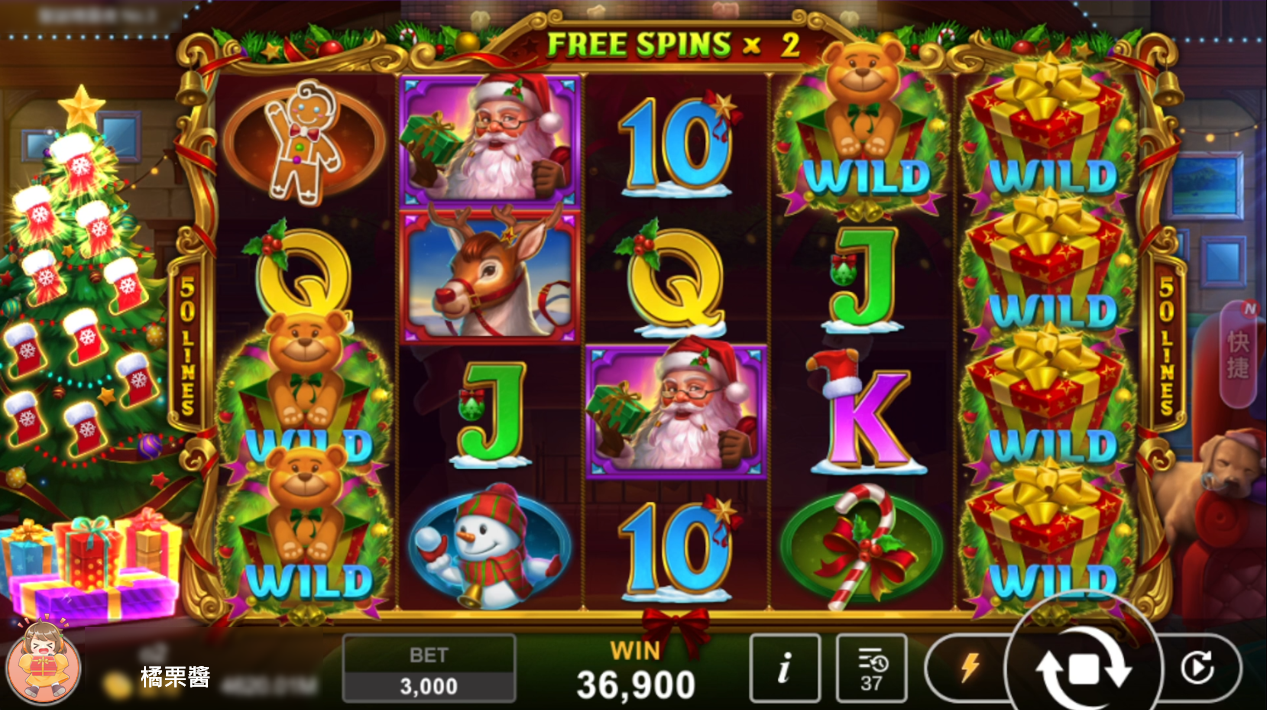
Task: Open the BET amount panel
Action: point(429,669)
